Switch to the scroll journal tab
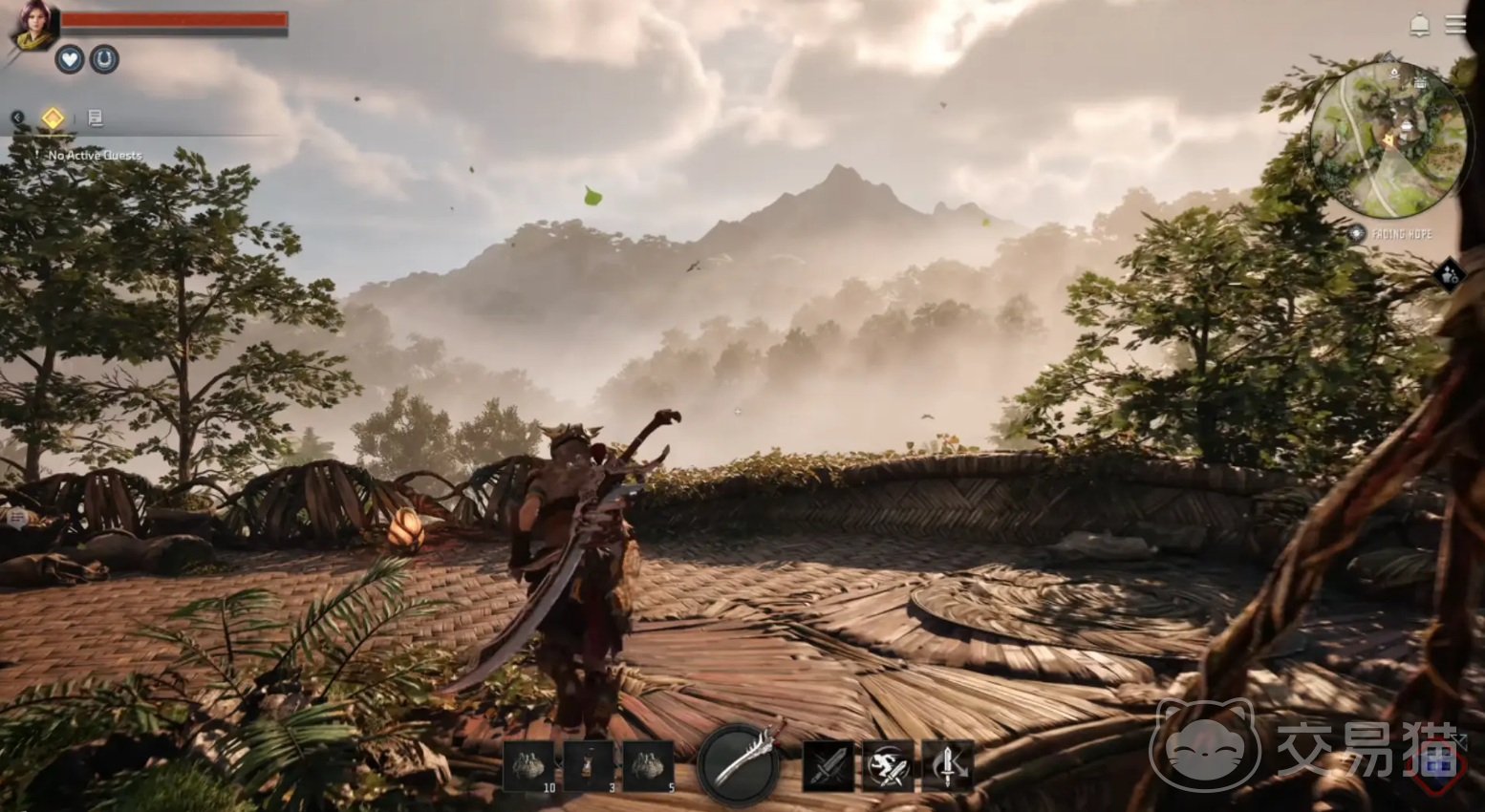The height and width of the screenshot is (812, 1485). pyautogui.click(x=96, y=118)
